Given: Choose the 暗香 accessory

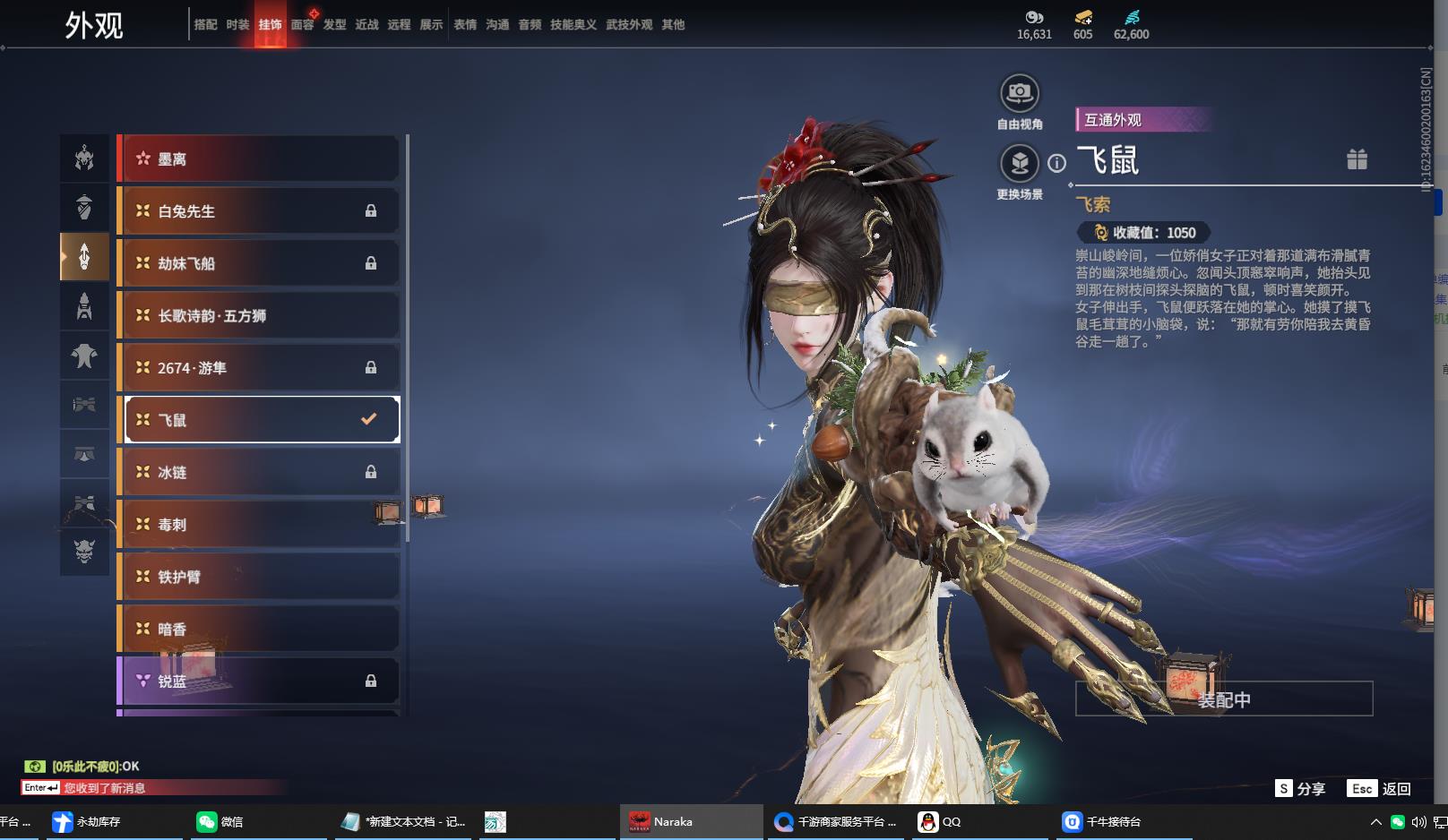Looking at the screenshot, I should pyautogui.click(x=260, y=629).
